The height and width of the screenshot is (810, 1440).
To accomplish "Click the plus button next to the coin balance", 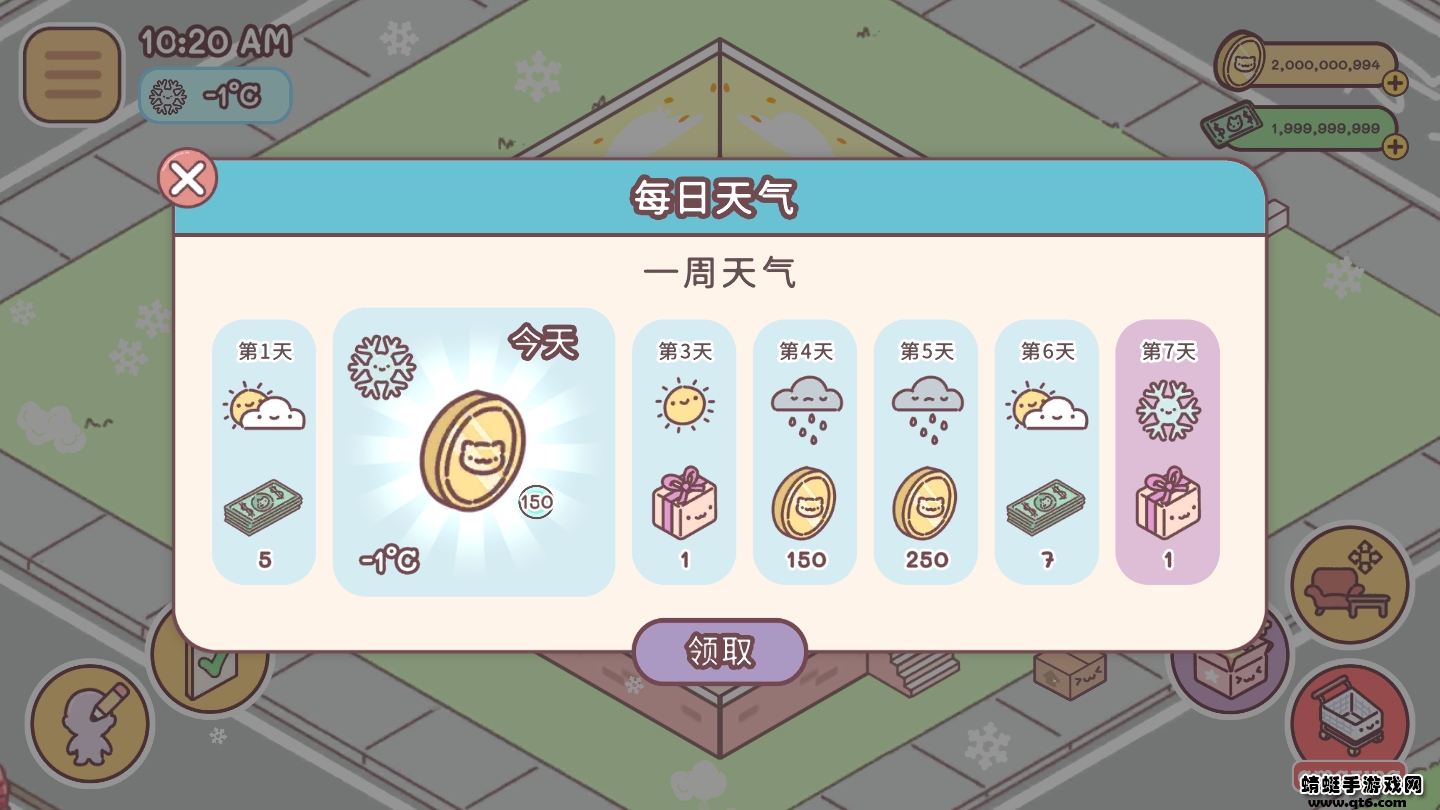I will [1394, 83].
